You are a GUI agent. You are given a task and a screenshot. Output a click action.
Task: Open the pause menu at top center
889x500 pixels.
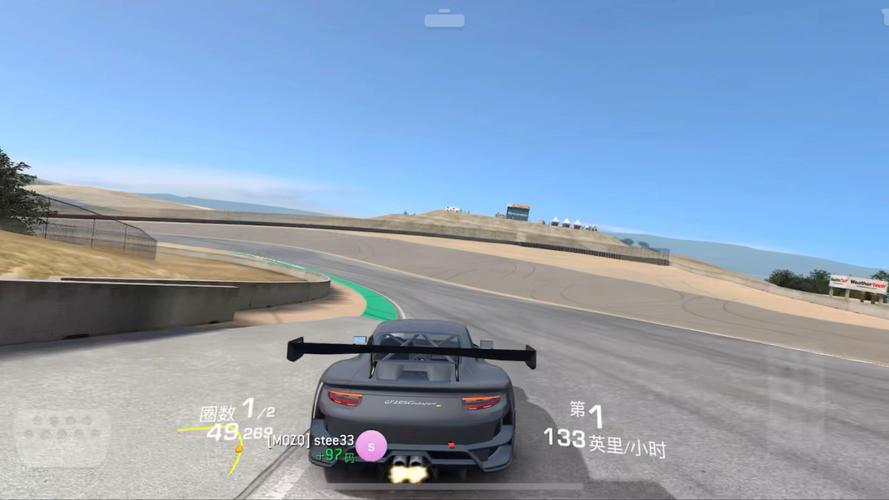coord(444,19)
